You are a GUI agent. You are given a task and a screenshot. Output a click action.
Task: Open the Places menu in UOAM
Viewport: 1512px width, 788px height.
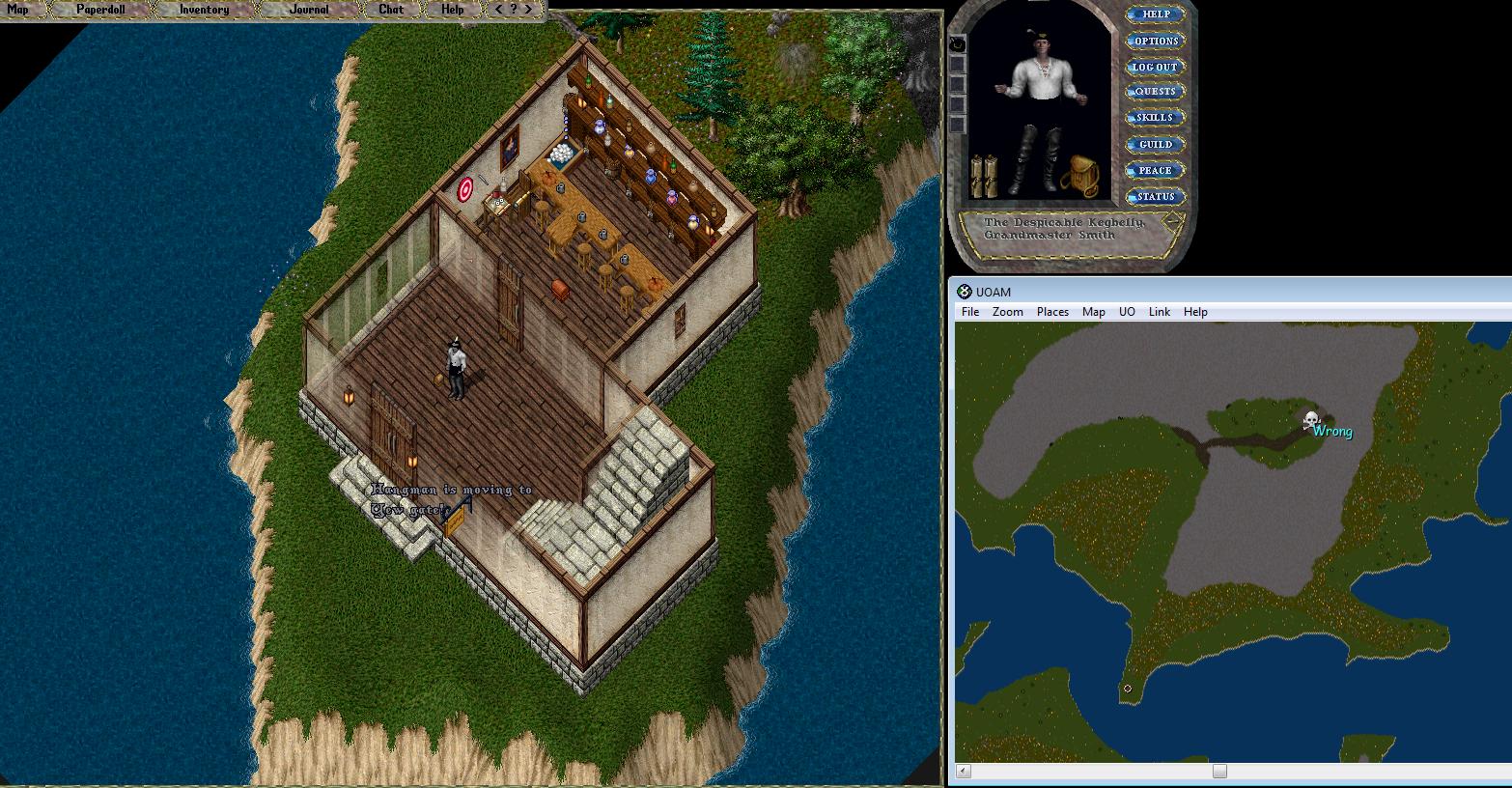1052,312
